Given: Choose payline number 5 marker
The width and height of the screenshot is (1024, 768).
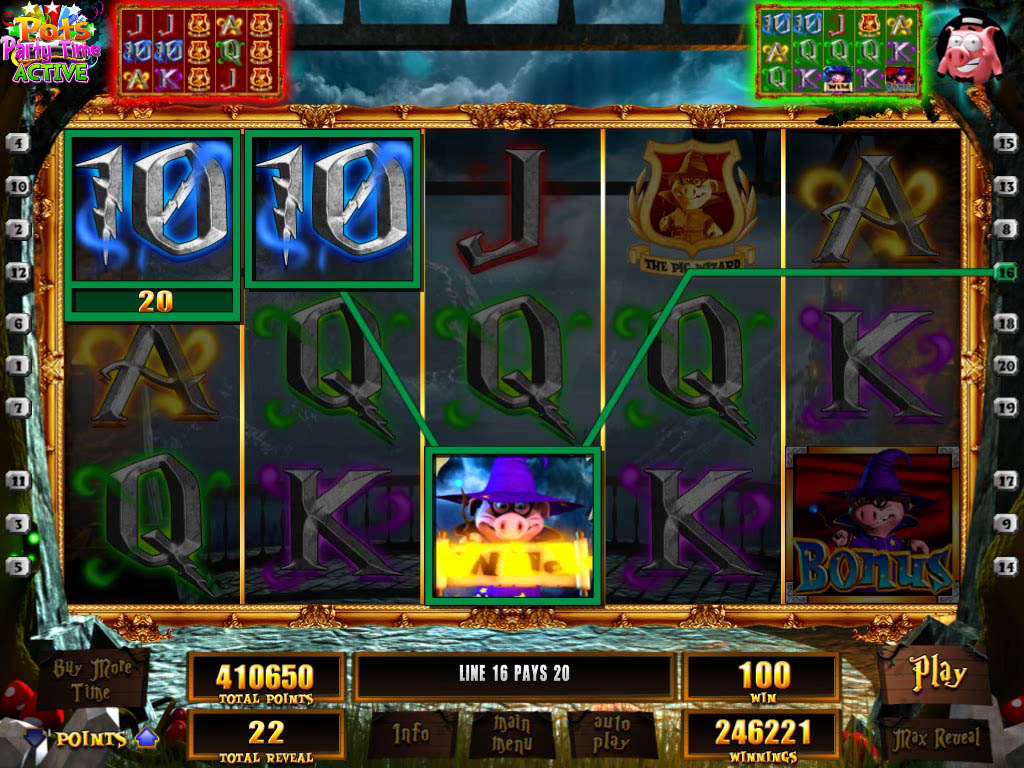Looking at the screenshot, I should (17, 565).
